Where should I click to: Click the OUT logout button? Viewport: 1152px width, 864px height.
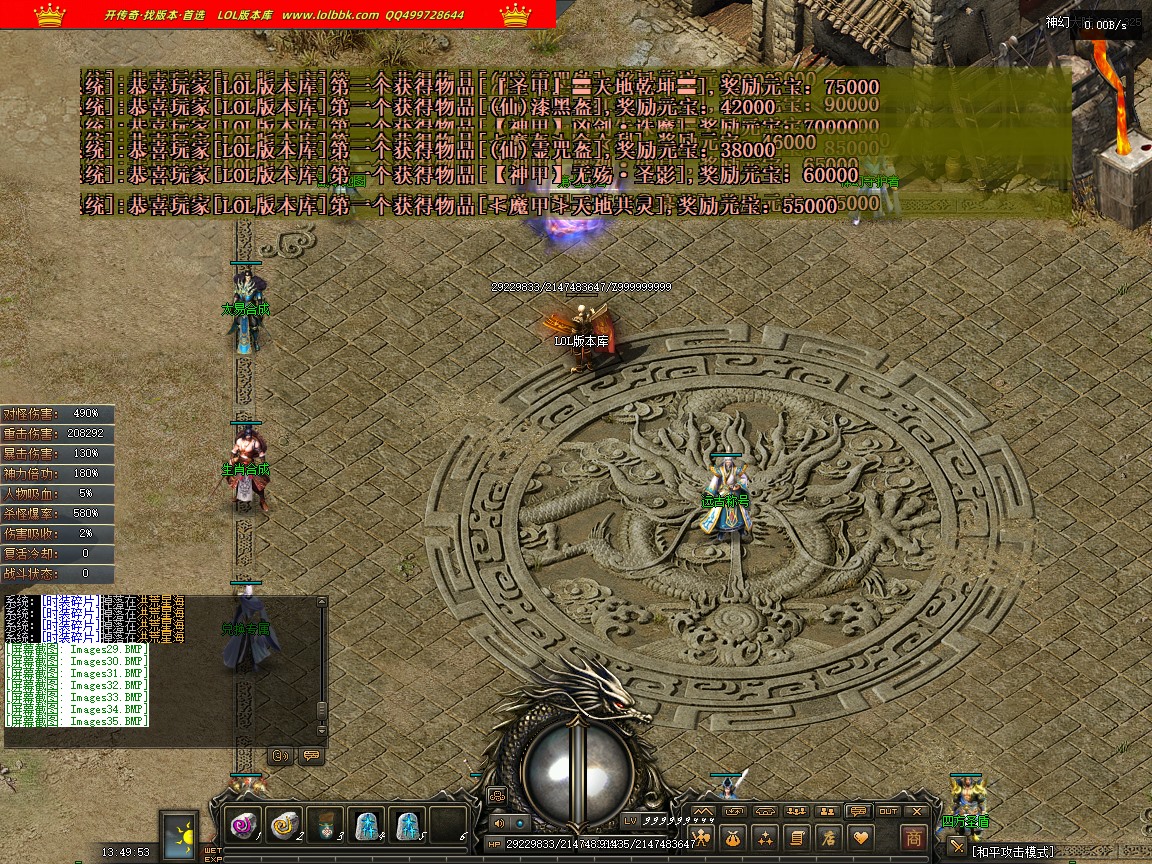pyautogui.click(x=888, y=811)
